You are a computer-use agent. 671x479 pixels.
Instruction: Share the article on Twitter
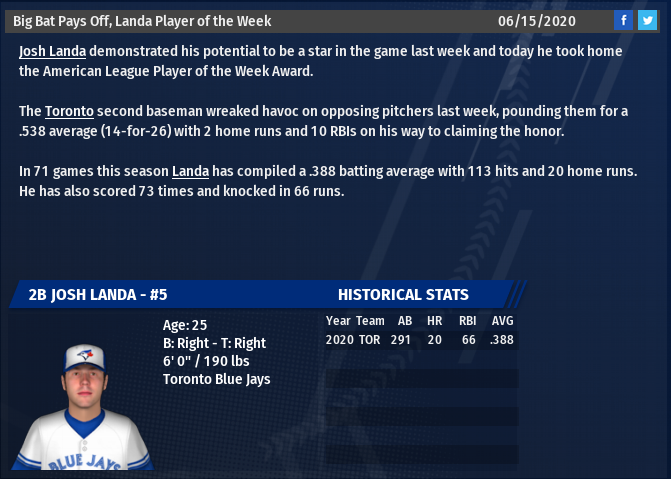coord(647,20)
